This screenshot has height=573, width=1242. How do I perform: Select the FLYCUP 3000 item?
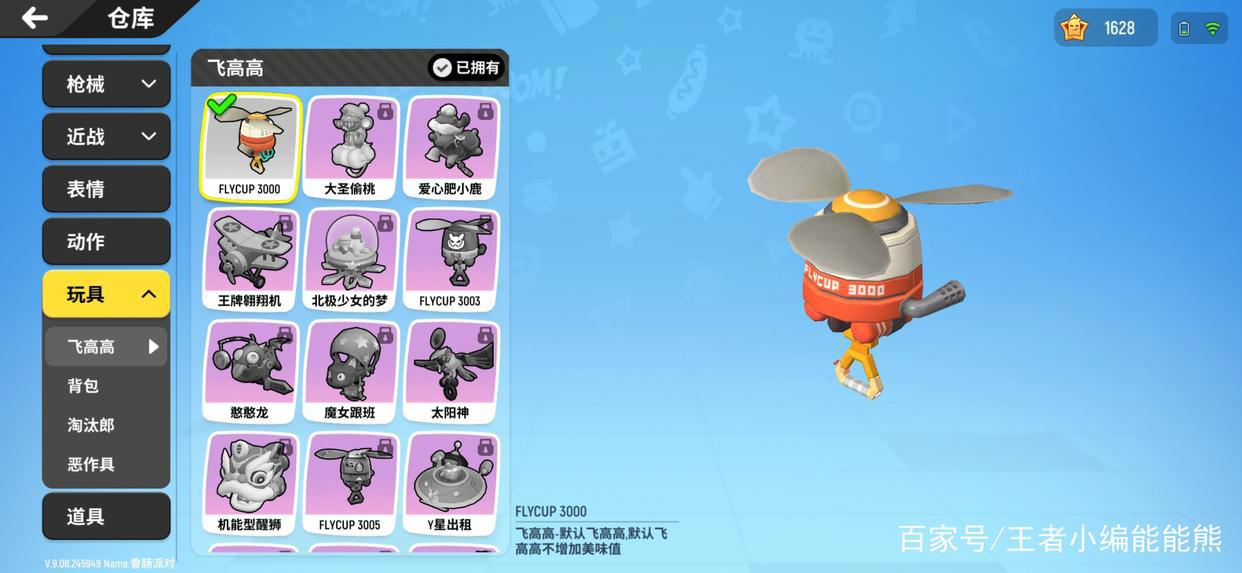tap(249, 148)
